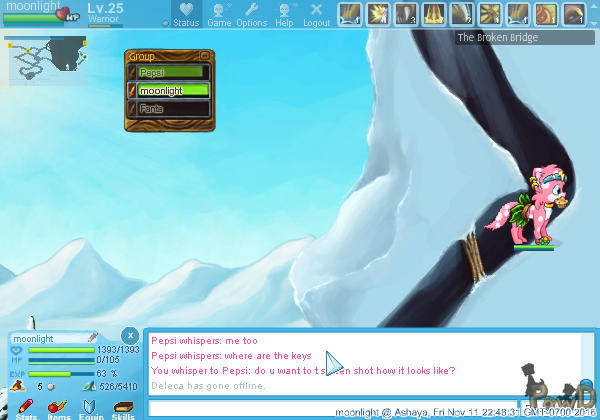Select moonlight in the Group panel
Image resolution: width=600 pixels, height=420 pixels.
[173, 90]
